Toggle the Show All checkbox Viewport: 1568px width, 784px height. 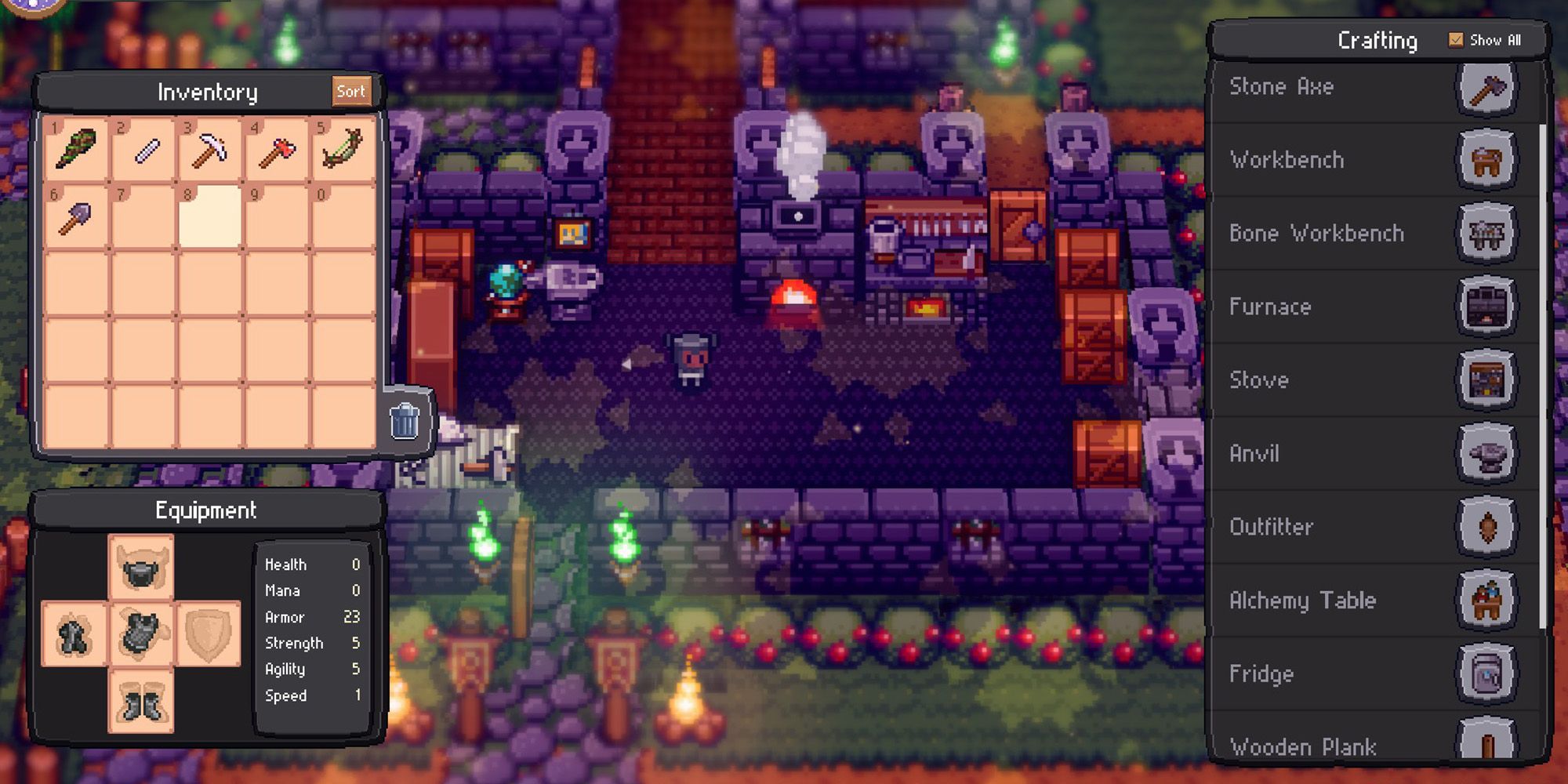coord(1456,40)
